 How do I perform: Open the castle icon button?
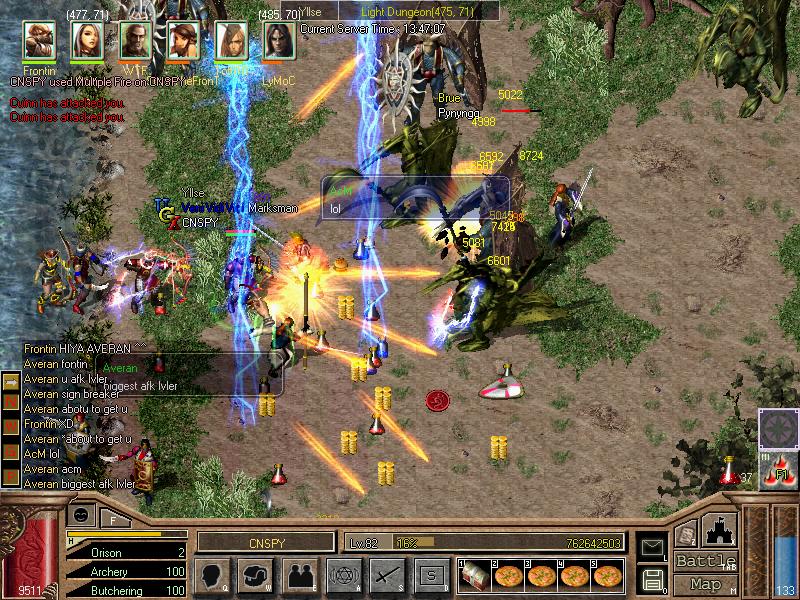(722, 530)
